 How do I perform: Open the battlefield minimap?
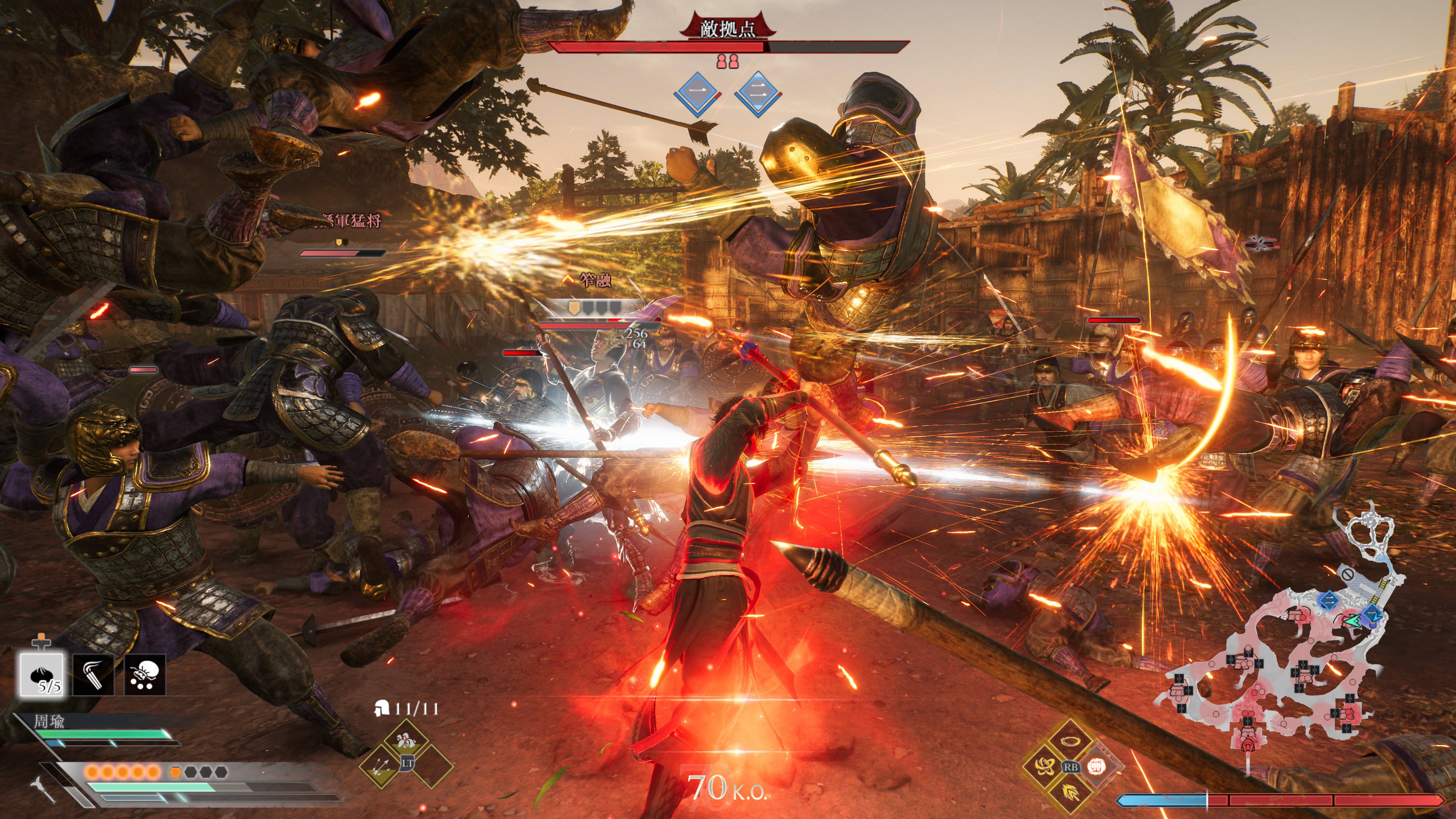[x=1277, y=639]
